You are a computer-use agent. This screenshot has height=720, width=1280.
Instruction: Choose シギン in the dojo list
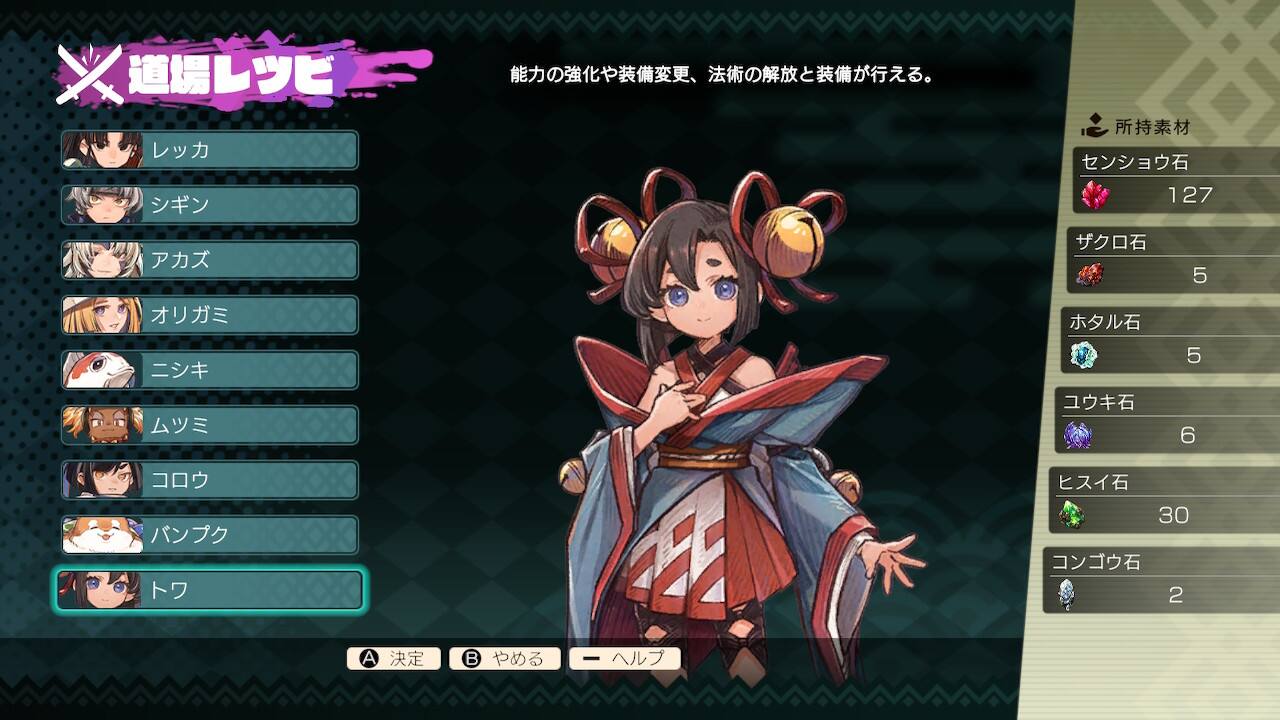click(x=210, y=205)
